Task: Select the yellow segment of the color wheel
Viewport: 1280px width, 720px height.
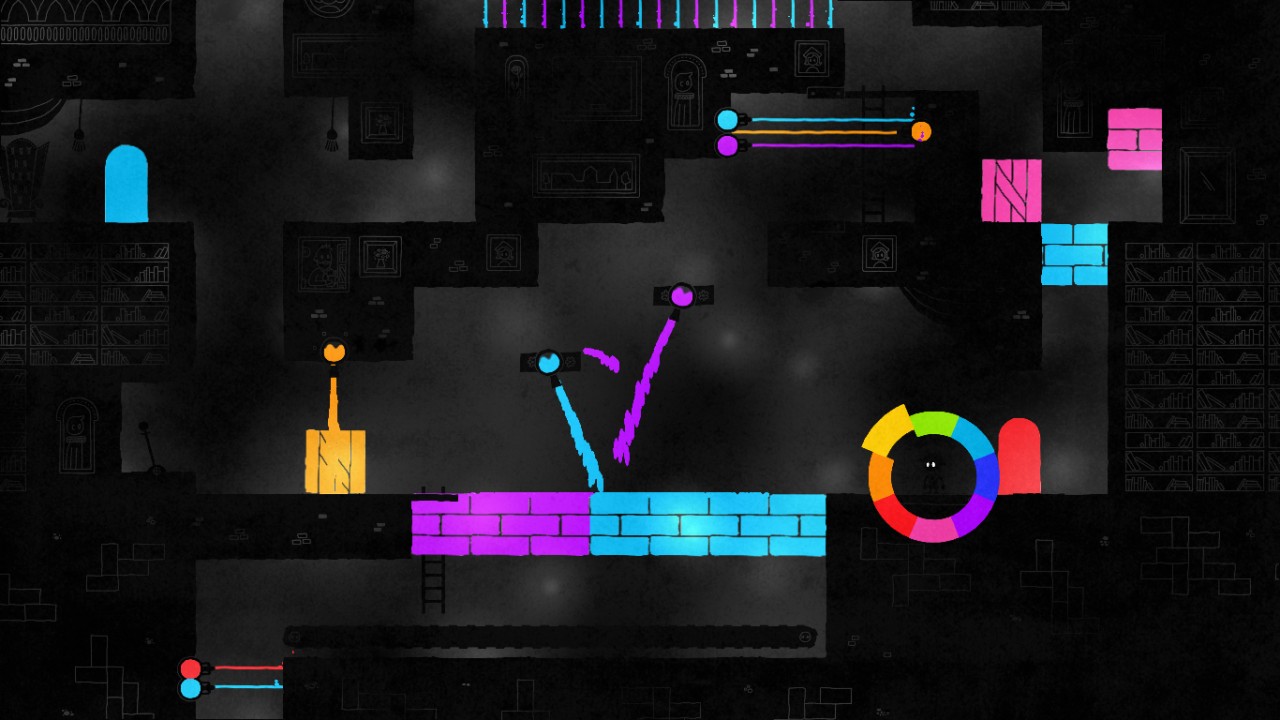Action: [887, 431]
